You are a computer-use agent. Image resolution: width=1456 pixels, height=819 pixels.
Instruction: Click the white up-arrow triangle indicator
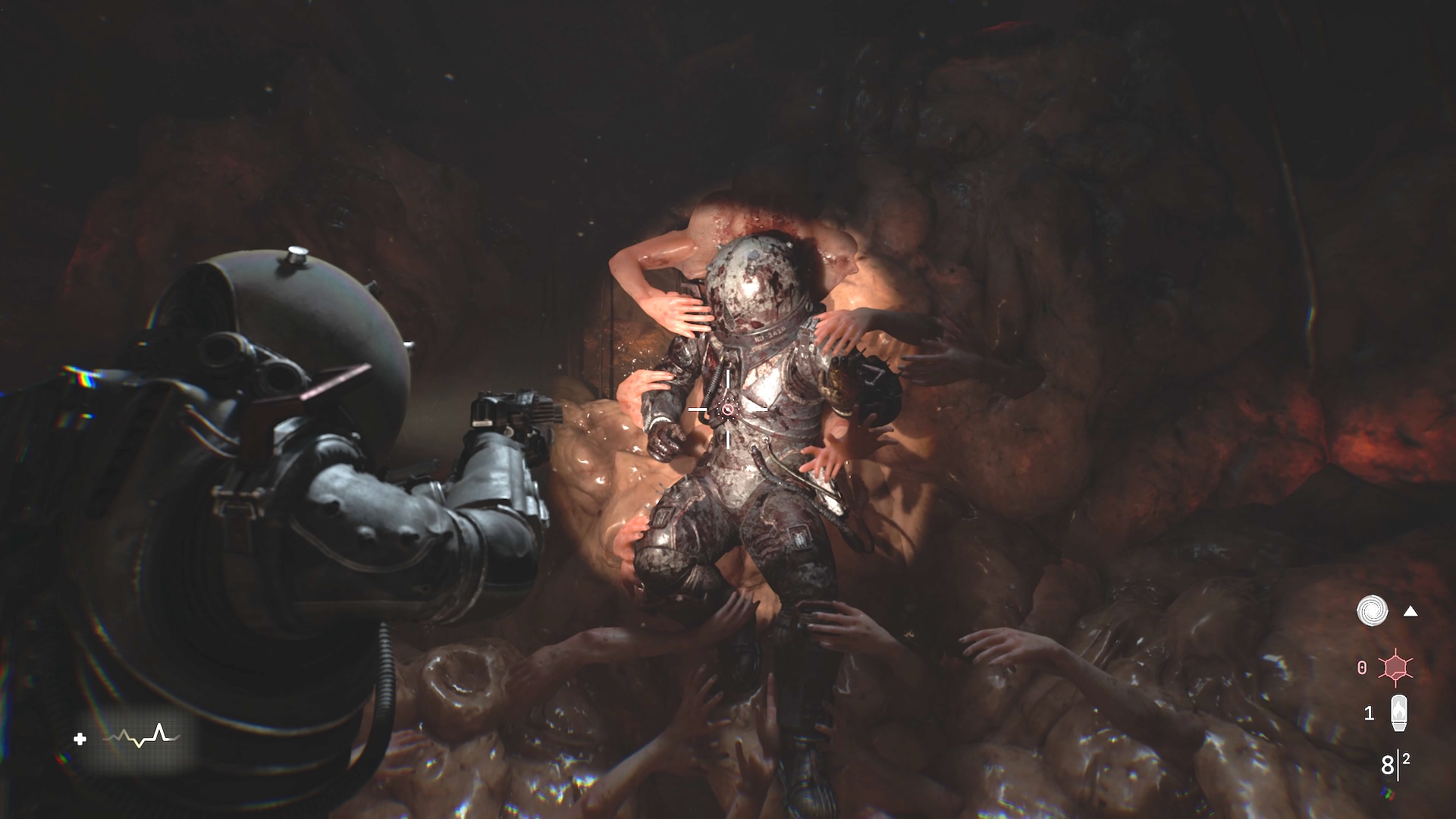pos(1410,611)
